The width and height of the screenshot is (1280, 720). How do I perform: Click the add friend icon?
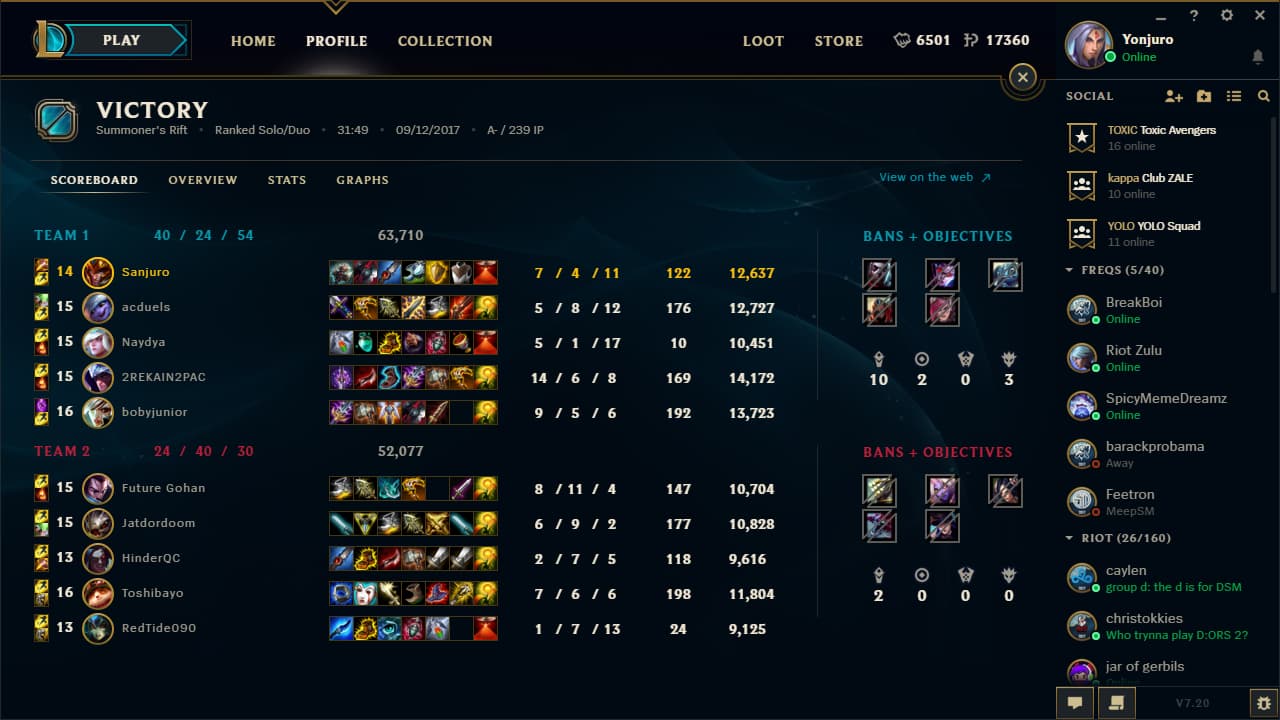pos(1172,96)
